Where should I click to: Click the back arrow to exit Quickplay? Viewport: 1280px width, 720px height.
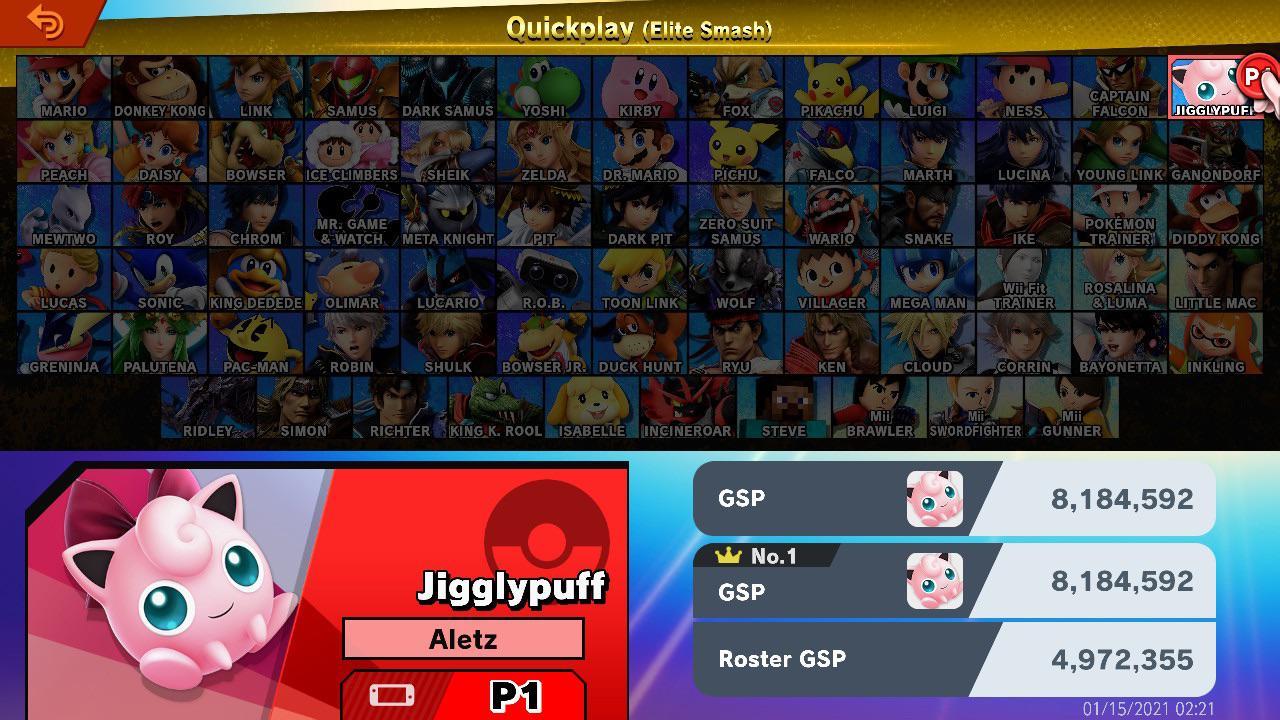[x=42, y=22]
